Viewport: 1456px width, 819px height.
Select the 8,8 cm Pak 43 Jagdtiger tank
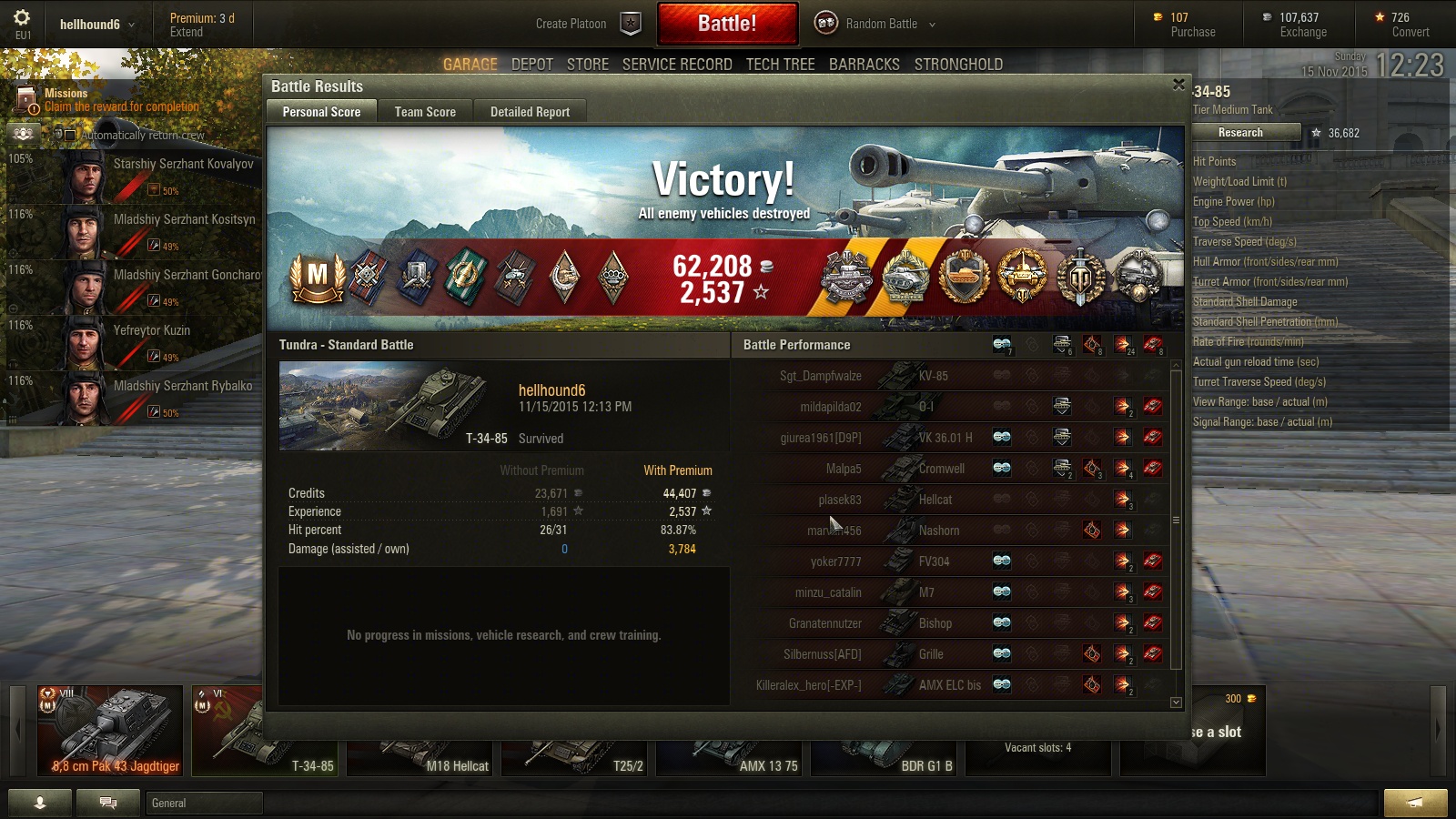[110, 731]
